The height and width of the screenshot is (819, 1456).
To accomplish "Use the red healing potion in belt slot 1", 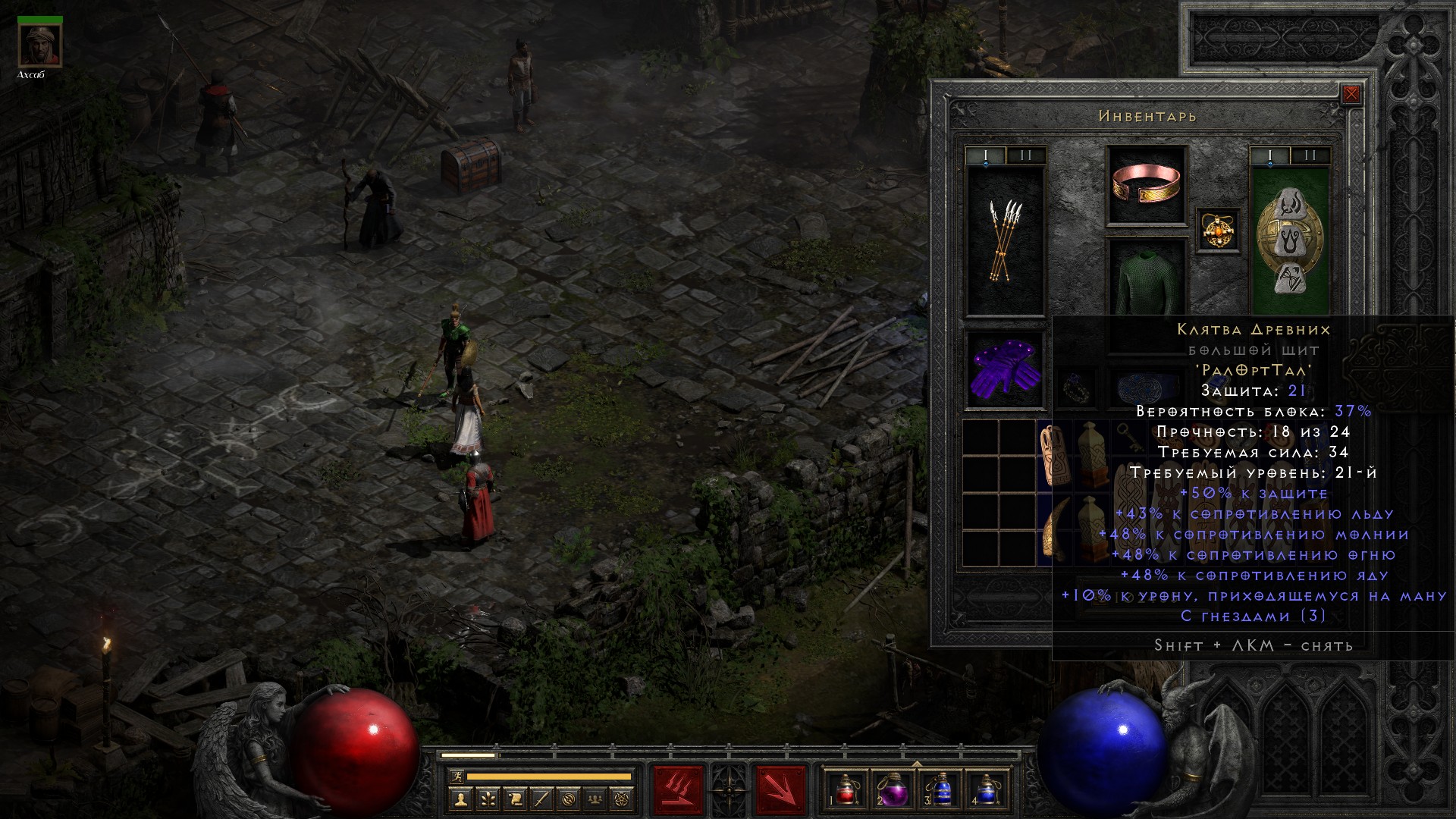I will pos(846,789).
